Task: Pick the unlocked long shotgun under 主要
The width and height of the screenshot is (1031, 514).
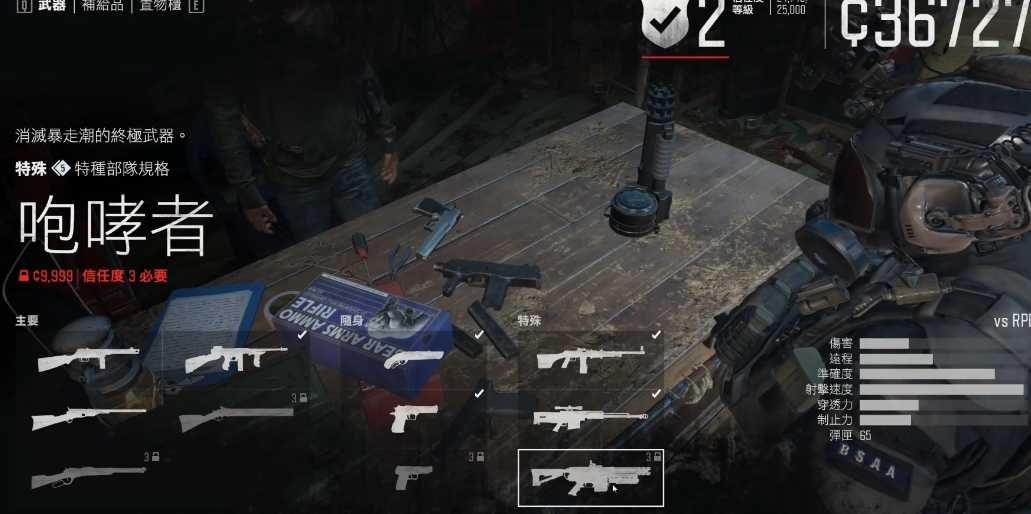Action: [88, 418]
